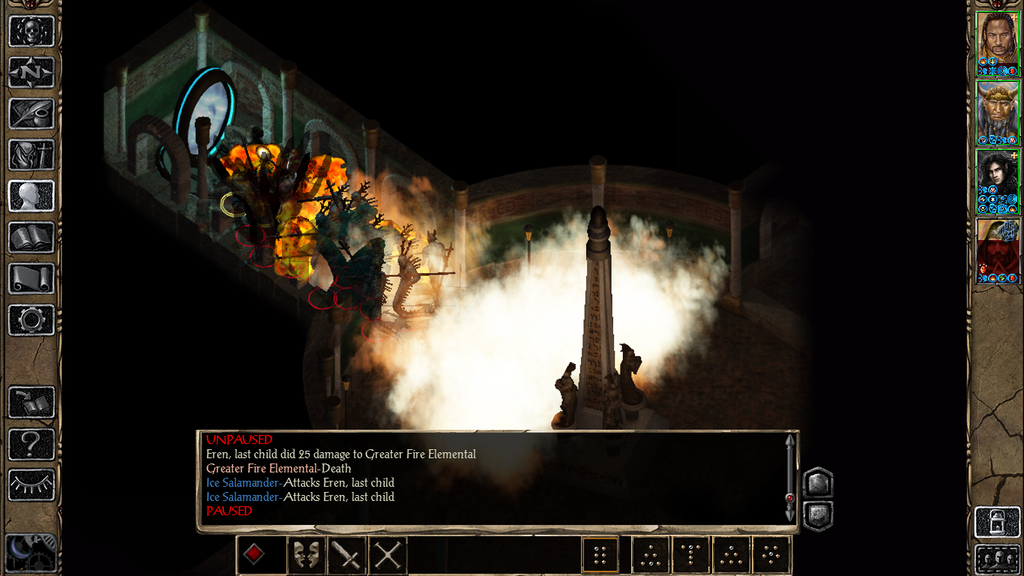
Task: Toggle the padlock button on right sidebar
Action: click(x=997, y=521)
